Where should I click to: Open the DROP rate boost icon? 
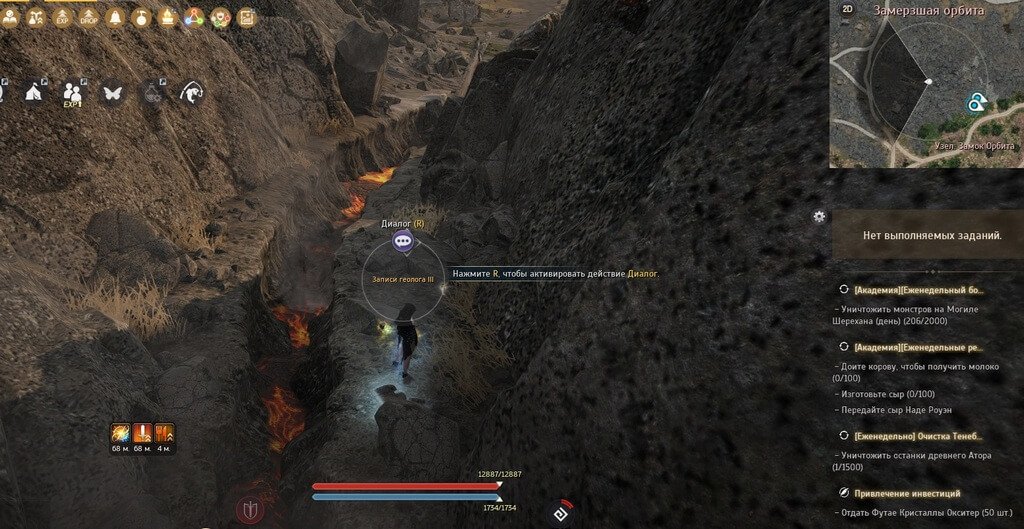tap(87, 17)
